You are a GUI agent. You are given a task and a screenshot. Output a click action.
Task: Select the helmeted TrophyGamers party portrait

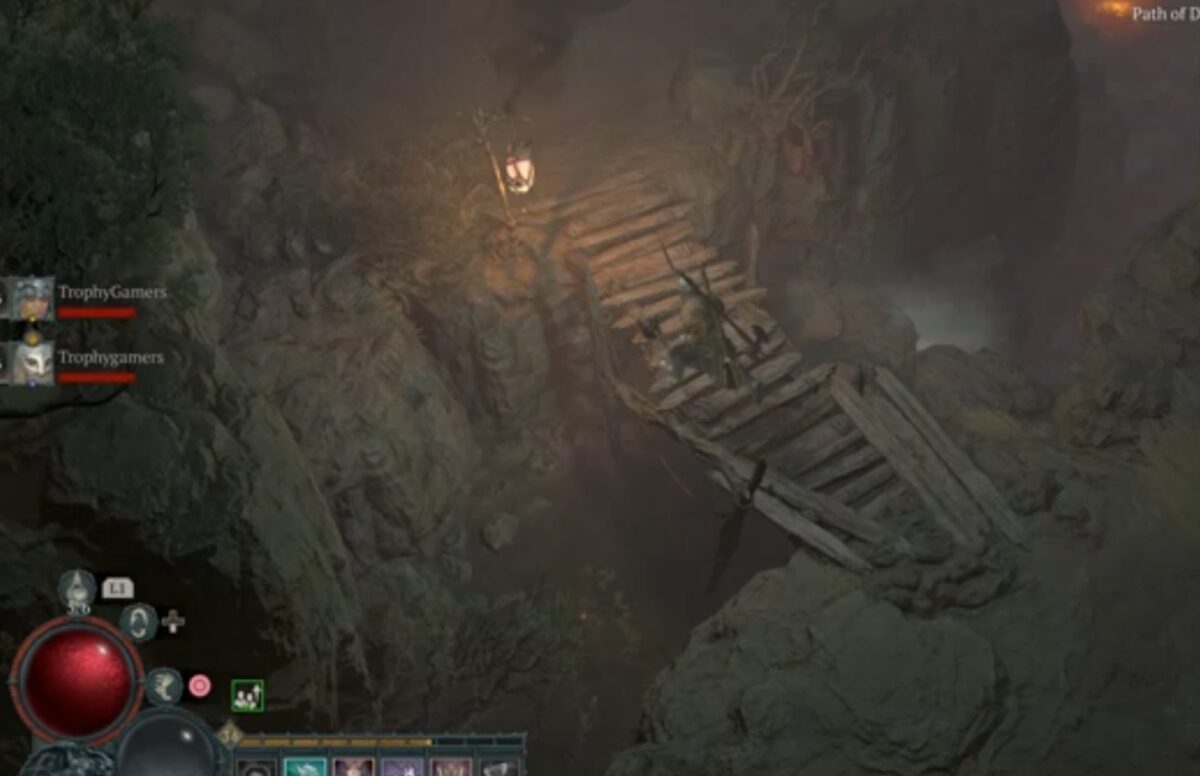[32, 297]
